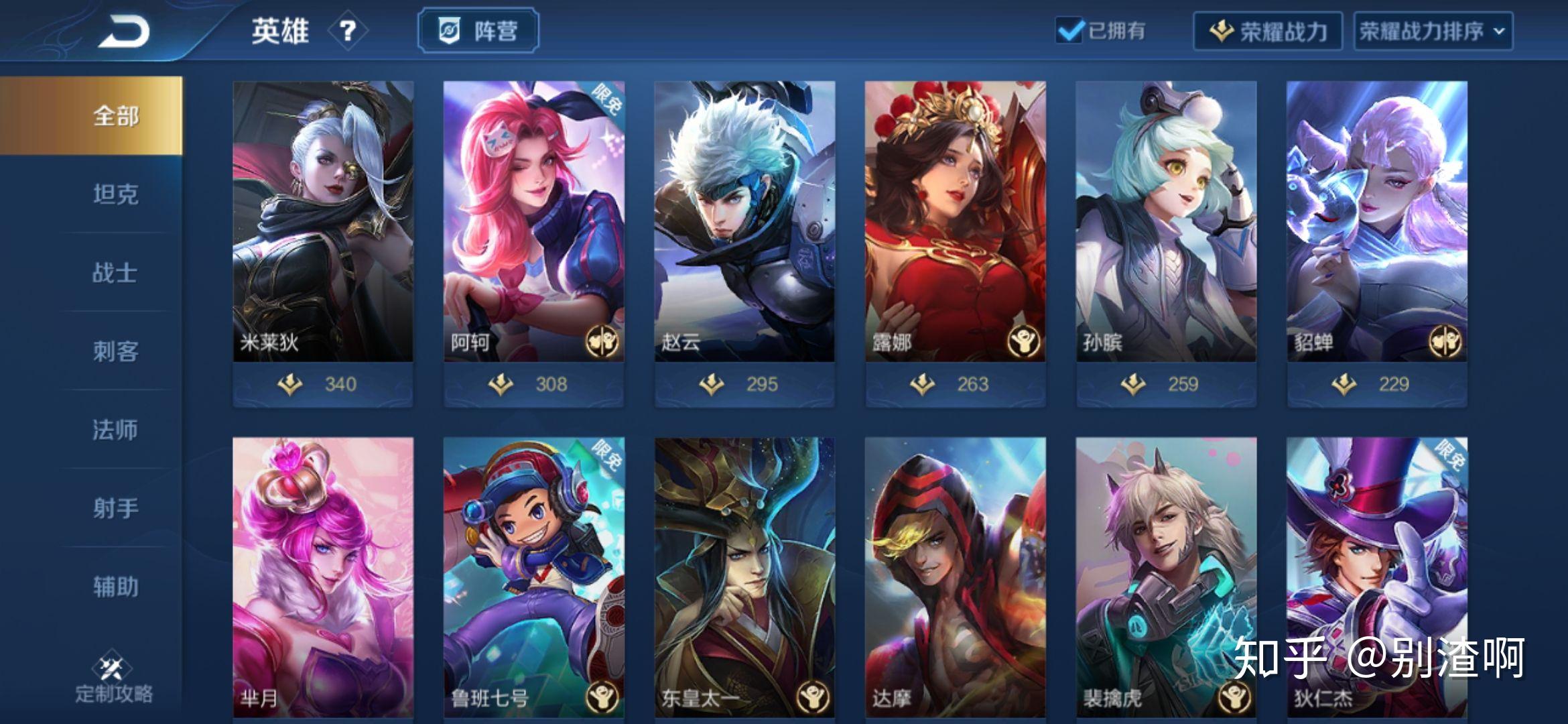The width and height of the screenshot is (1568, 724).
Task: Open the 阵营 faction filter
Action: coord(478,31)
